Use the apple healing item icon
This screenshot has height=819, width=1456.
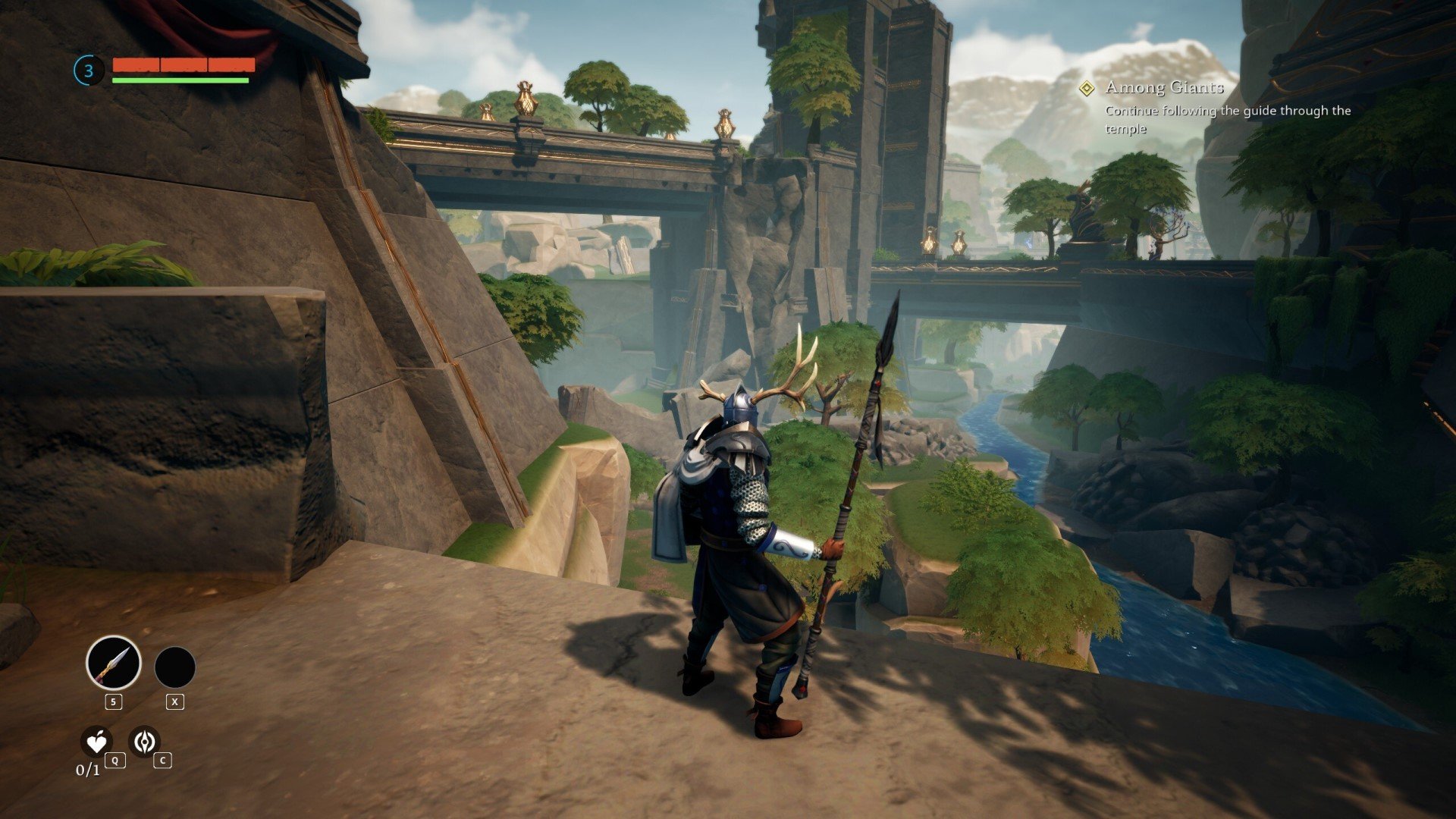pos(96,742)
